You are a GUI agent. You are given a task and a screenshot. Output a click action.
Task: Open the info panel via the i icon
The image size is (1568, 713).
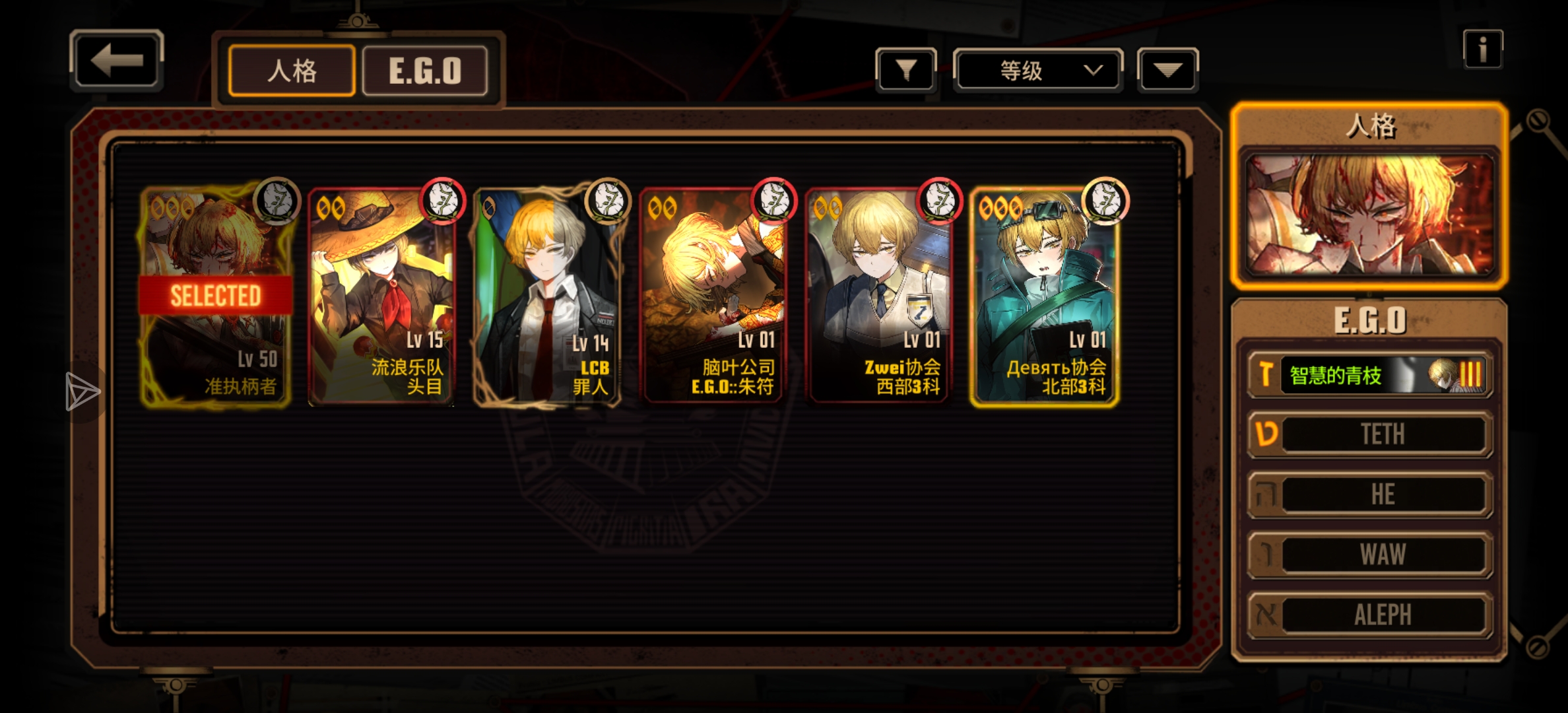pyautogui.click(x=1482, y=50)
